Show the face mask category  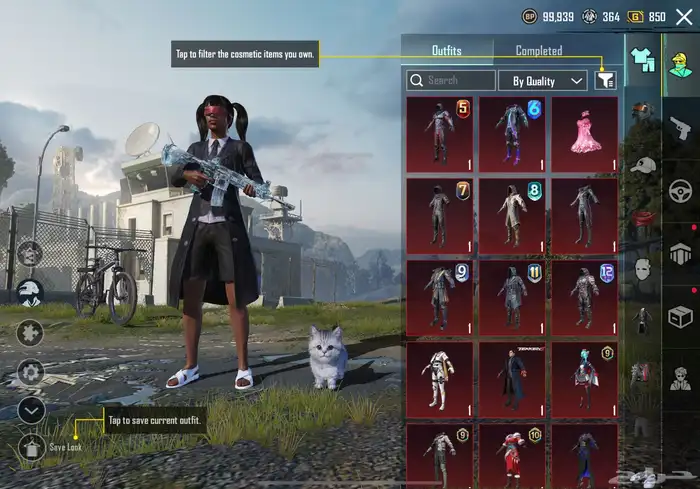(x=643, y=268)
